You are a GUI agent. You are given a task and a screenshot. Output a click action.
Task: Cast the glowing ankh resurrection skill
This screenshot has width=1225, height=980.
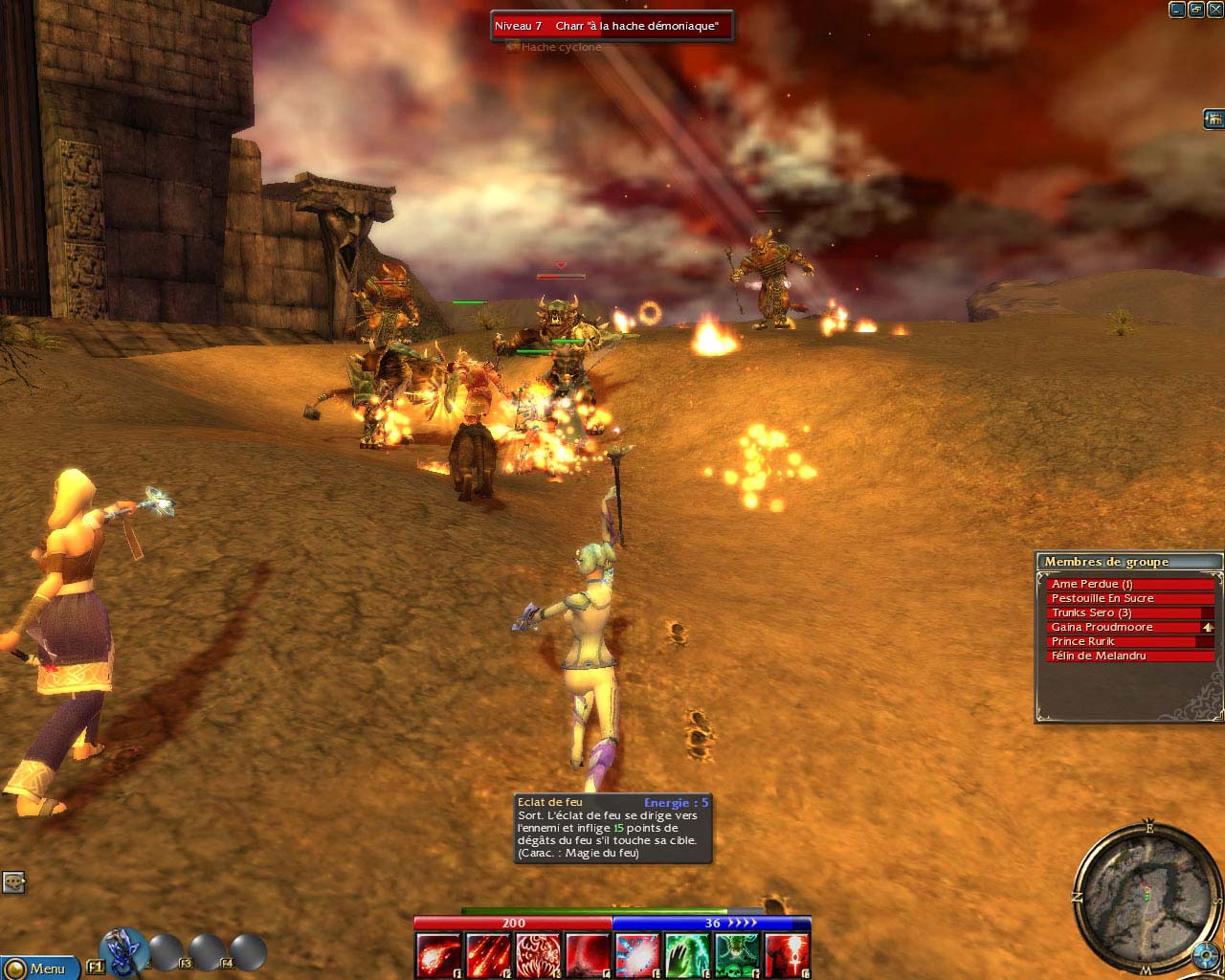point(787,955)
